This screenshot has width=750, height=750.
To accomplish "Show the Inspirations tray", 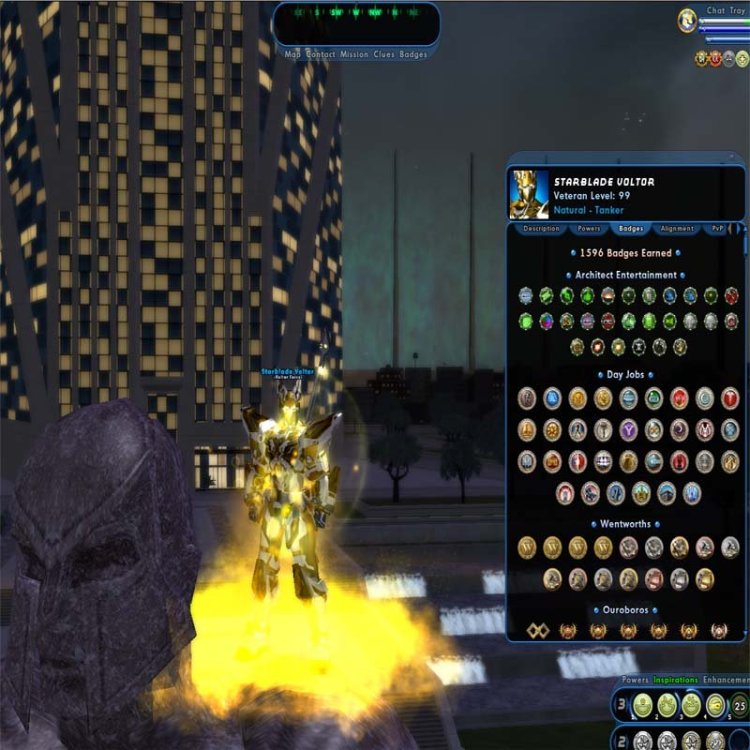I will click(x=676, y=680).
